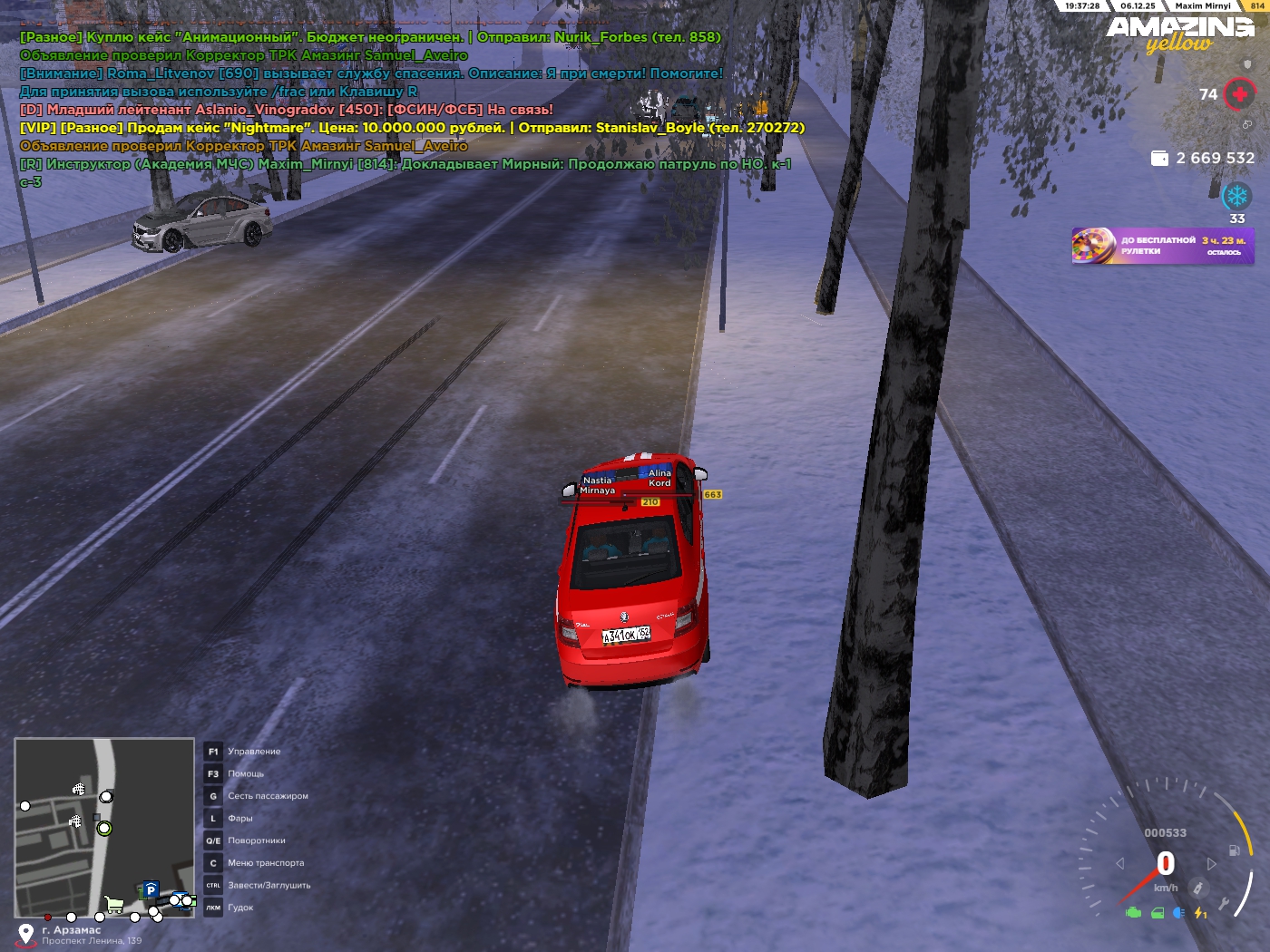Activate the right turn signal arrow
Screen dimensions: 1270x952
[1212, 863]
